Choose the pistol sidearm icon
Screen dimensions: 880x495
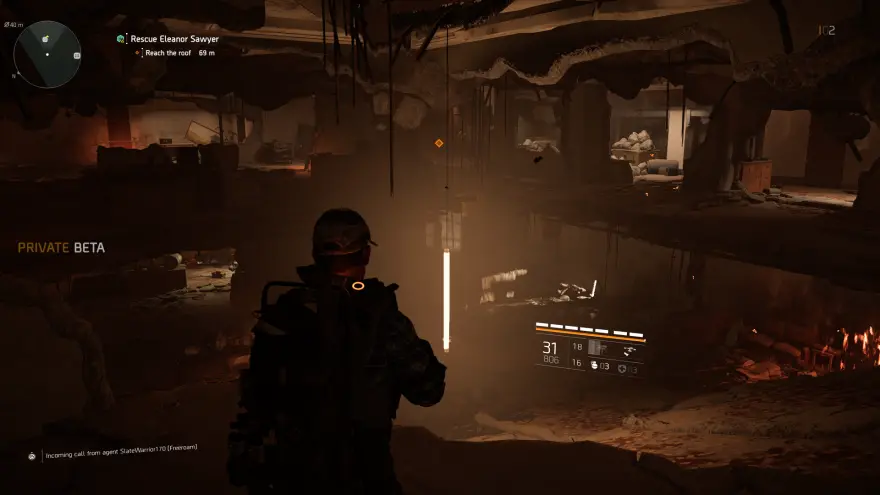pyautogui.click(x=627, y=351)
